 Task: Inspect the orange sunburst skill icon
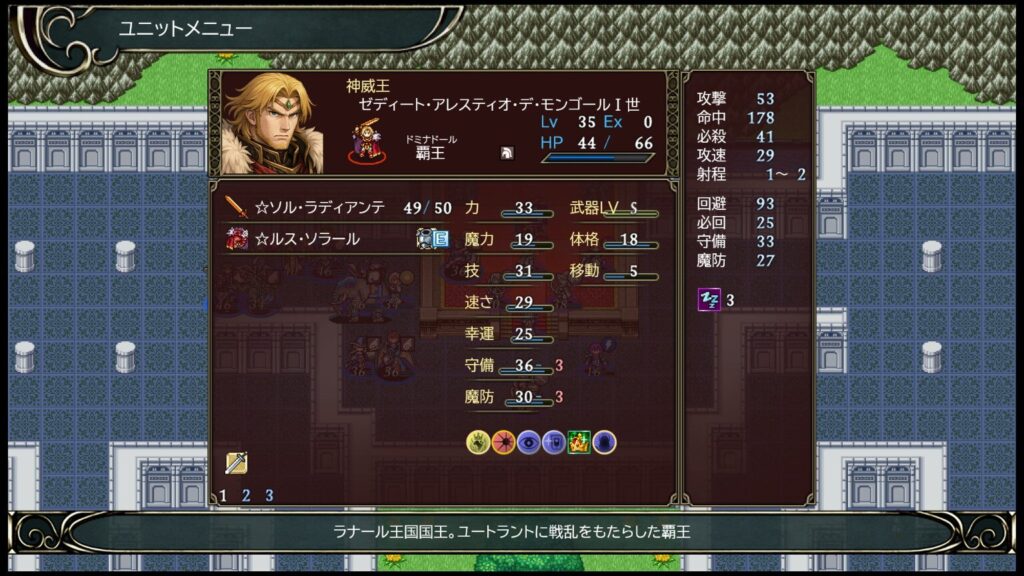click(x=504, y=442)
